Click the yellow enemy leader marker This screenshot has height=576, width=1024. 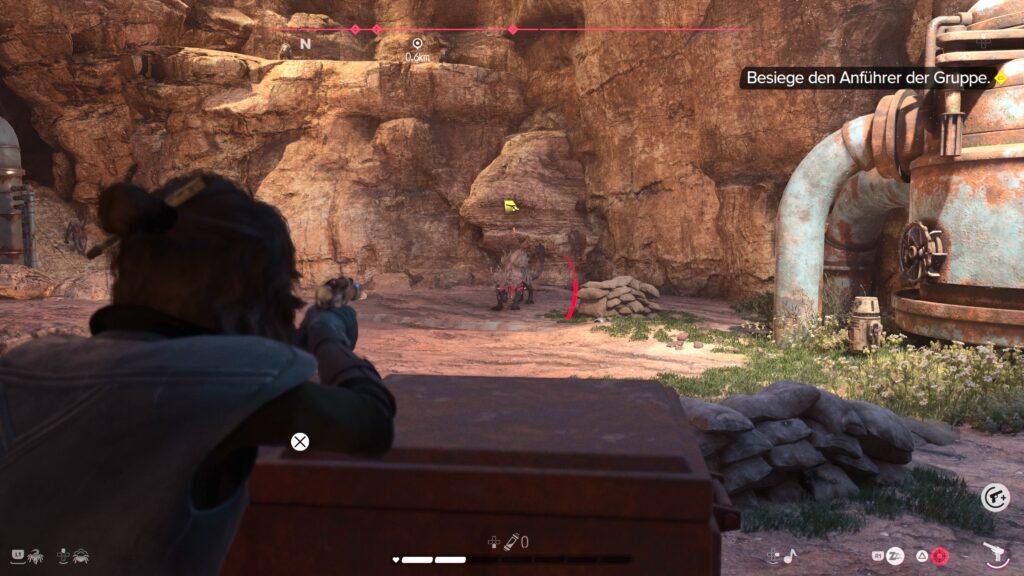point(511,206)
